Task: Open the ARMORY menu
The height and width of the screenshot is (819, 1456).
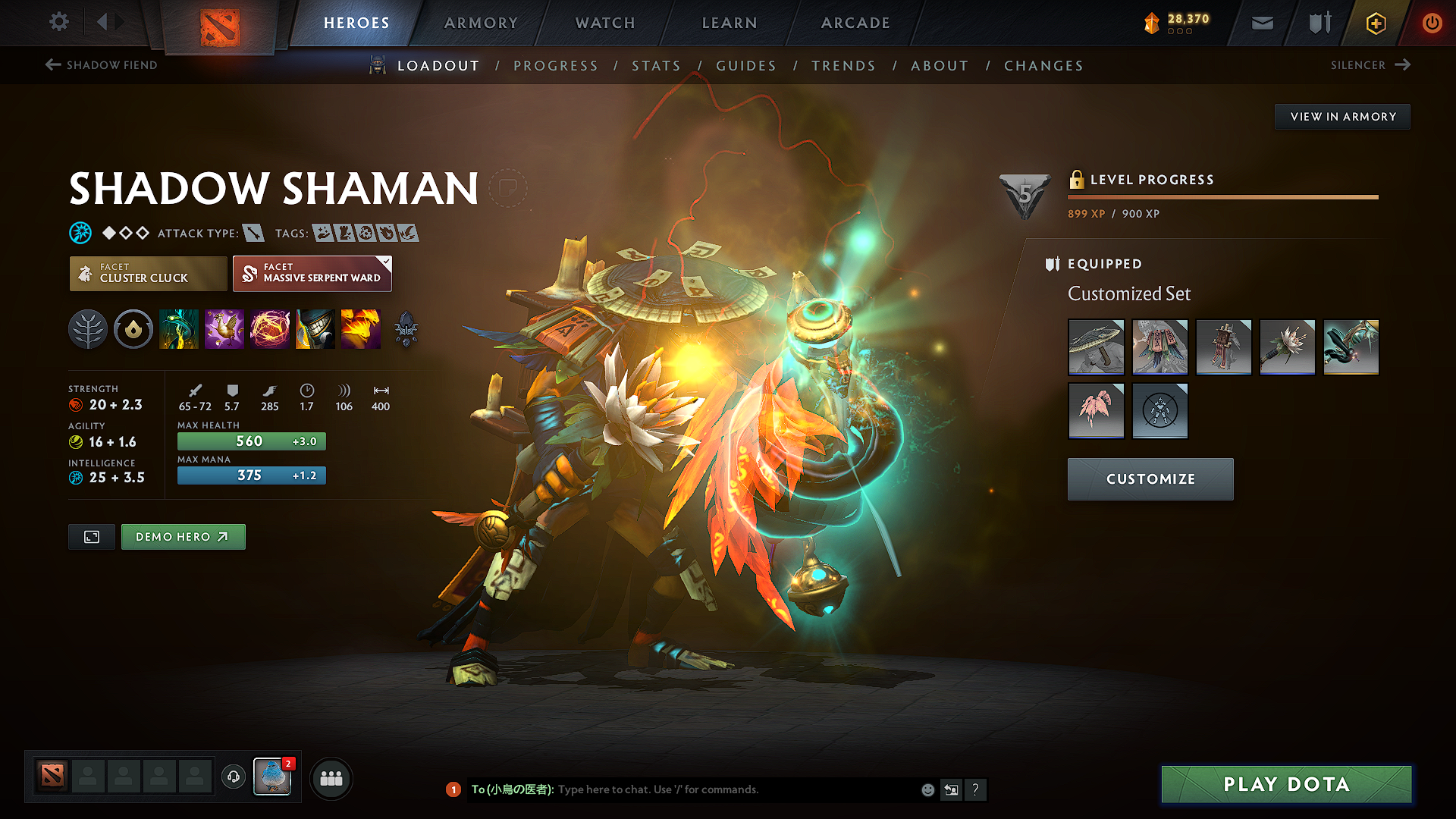Action: click(x=481, y=23)
